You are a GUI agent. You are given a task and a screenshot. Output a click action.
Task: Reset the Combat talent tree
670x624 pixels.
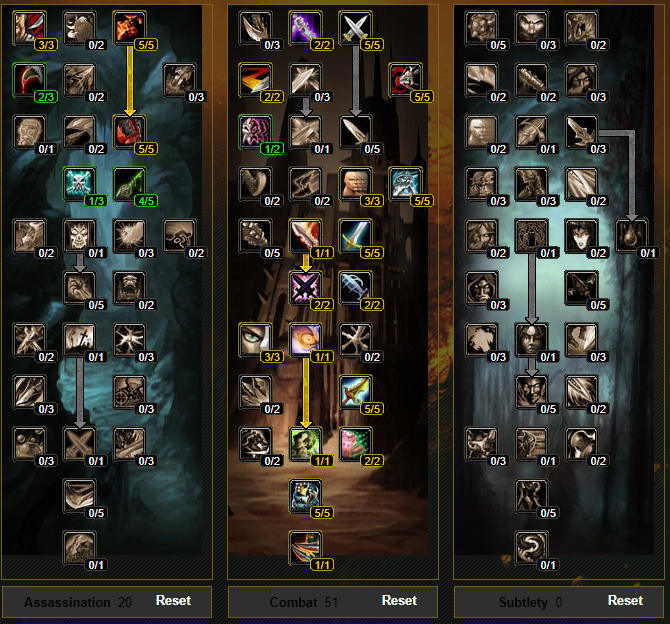point(399,601)
